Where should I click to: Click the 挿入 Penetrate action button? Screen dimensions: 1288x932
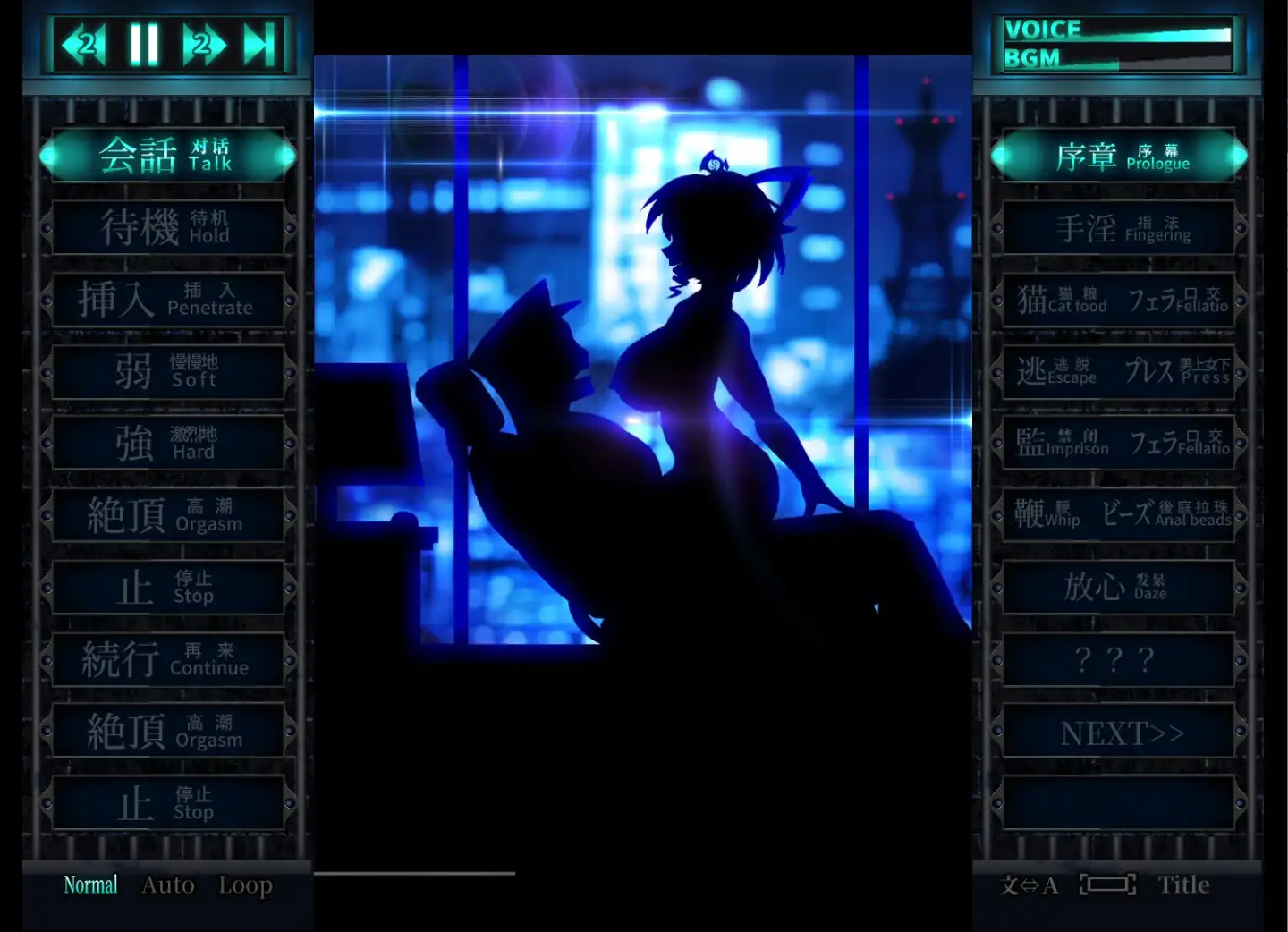167,299
